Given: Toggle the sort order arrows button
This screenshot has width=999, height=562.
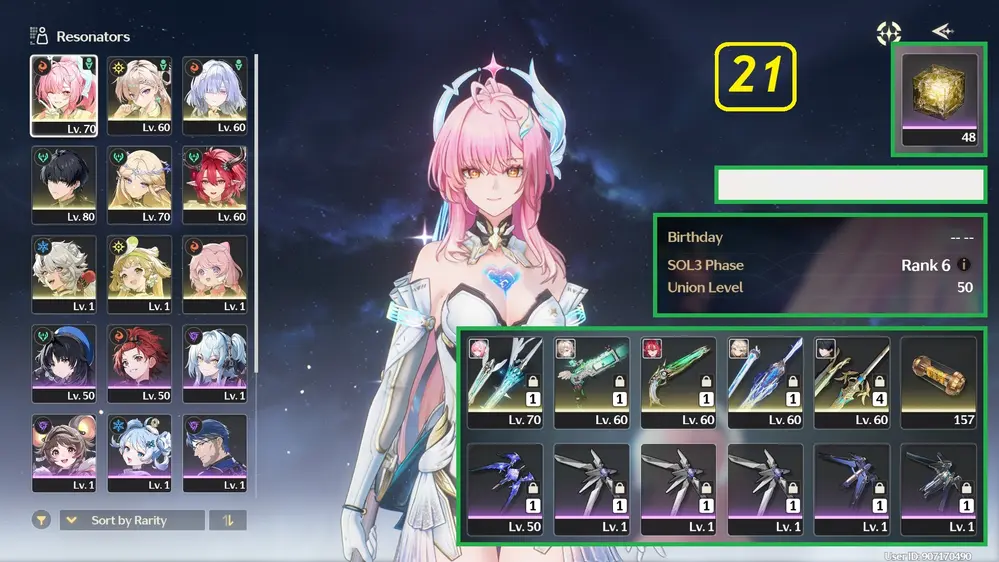Looking at the screenshot, I should point(227,520).
